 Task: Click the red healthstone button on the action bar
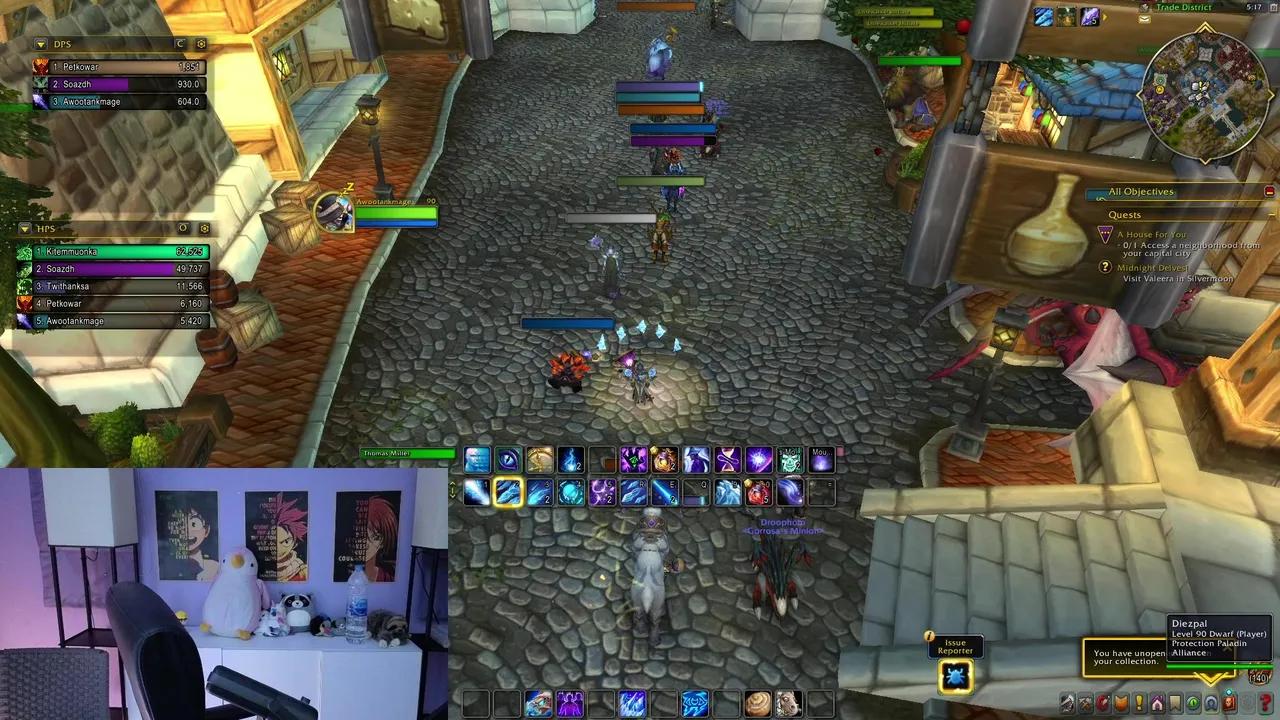[x=757, y=491]
